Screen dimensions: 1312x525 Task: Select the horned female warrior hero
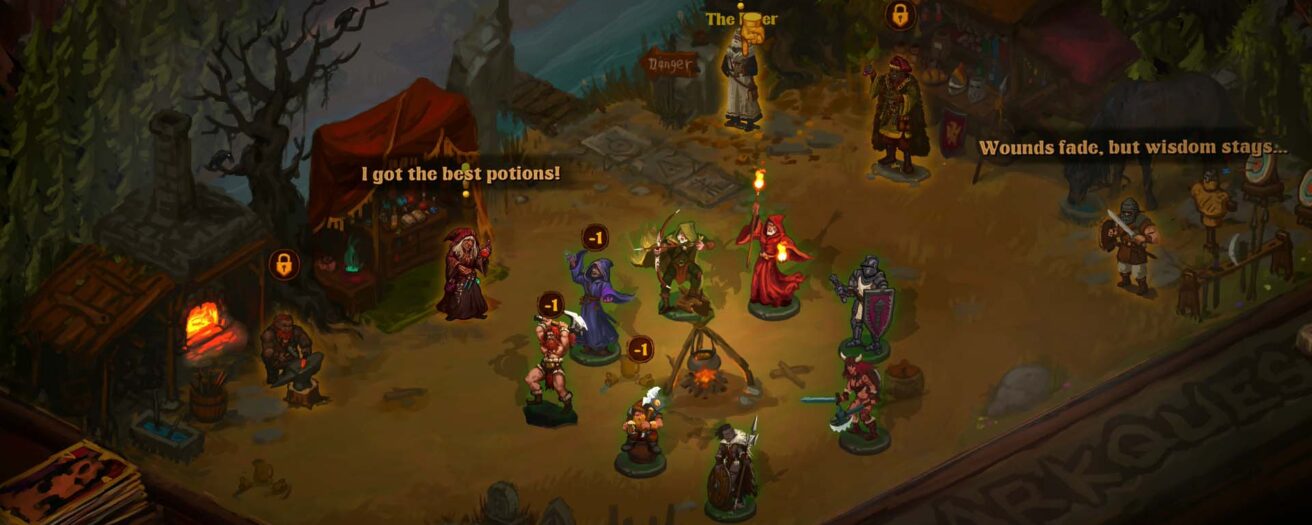pos(860,399)
